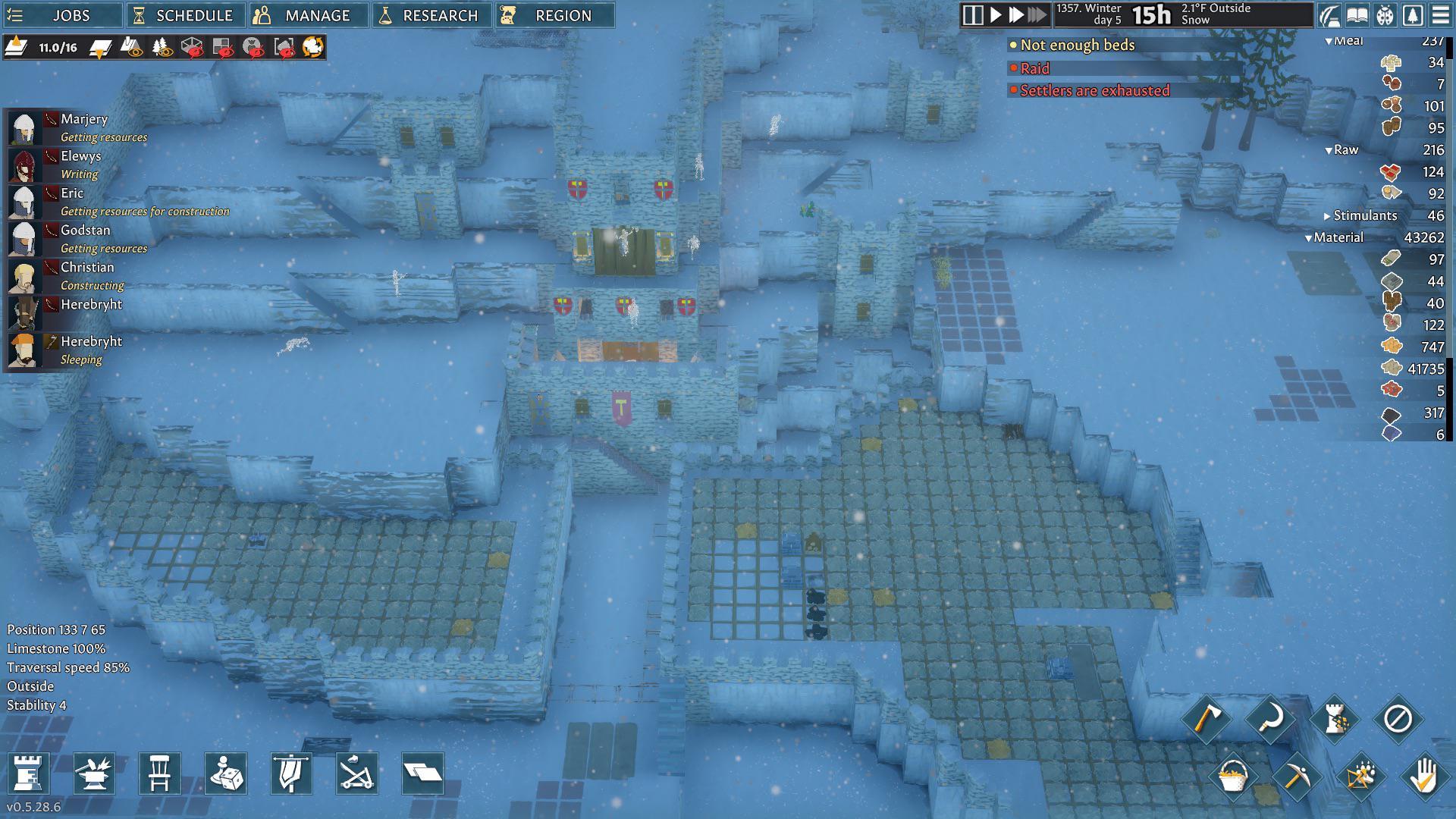The height and width of the screenshot is (819, 1456).
Task: Activate the forbid tool
Action: pyautogui.click(x=1399, y=719)
